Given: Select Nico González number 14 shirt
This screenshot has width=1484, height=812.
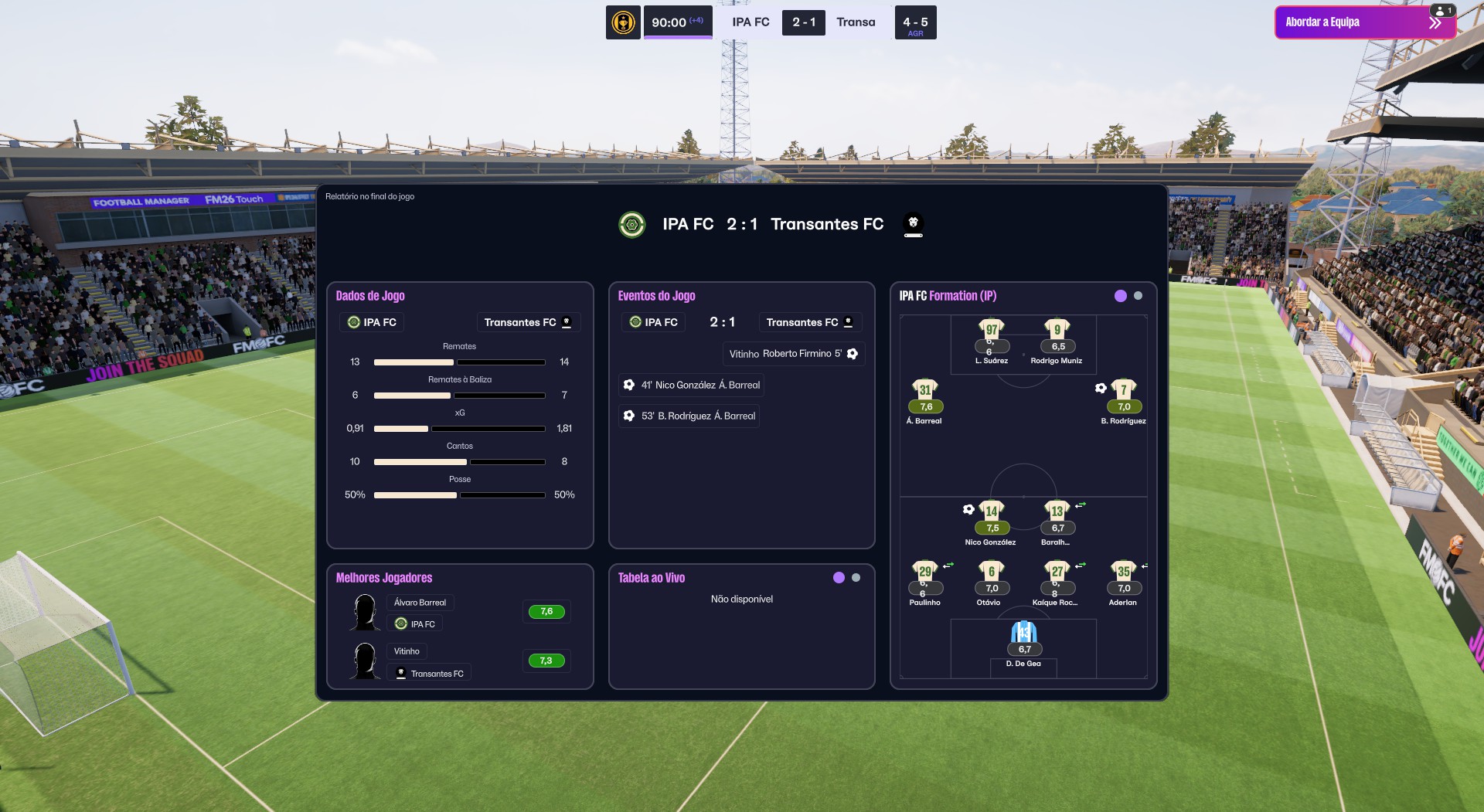Looking at the screenshot, I should click(991, 511).
